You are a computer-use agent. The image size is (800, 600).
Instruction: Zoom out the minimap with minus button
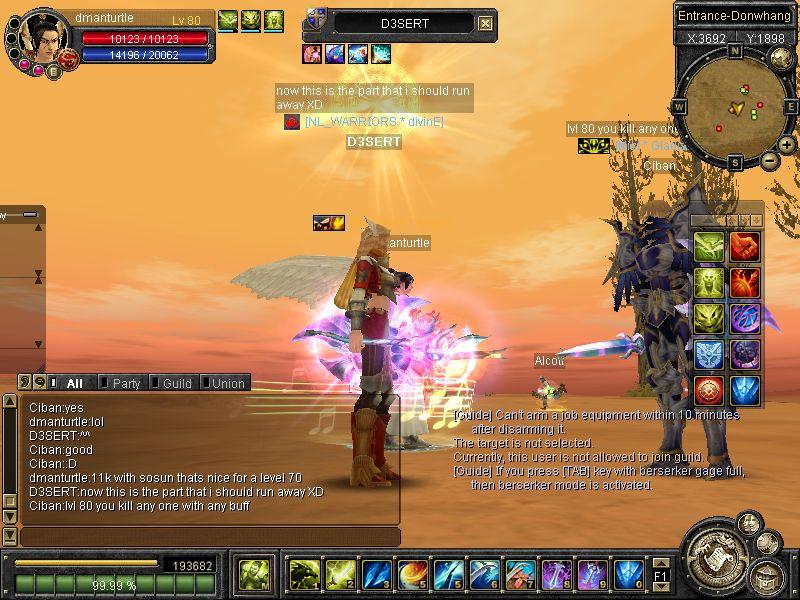tap(769, 160)
